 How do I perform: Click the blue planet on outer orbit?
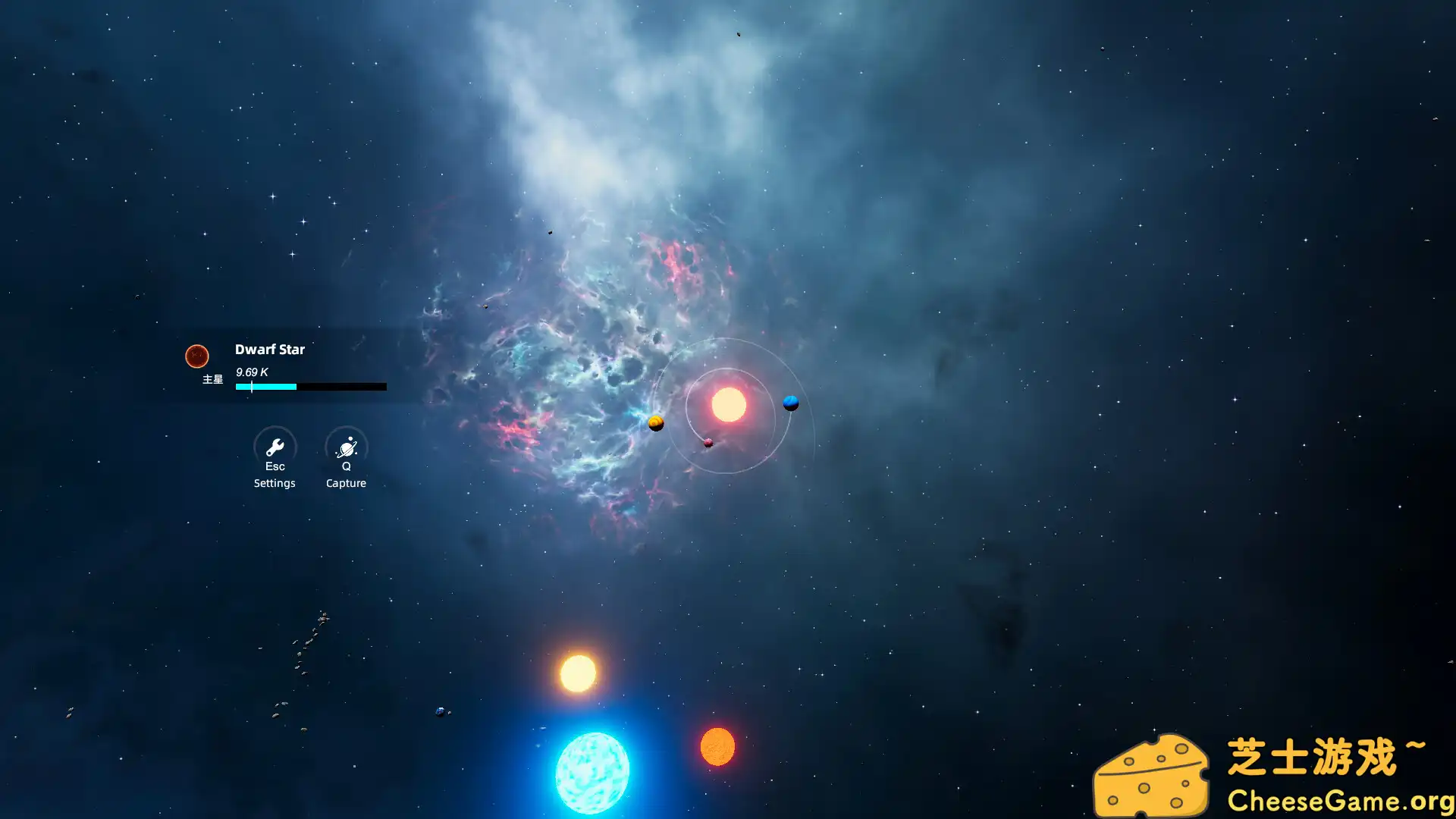point(789,403)
